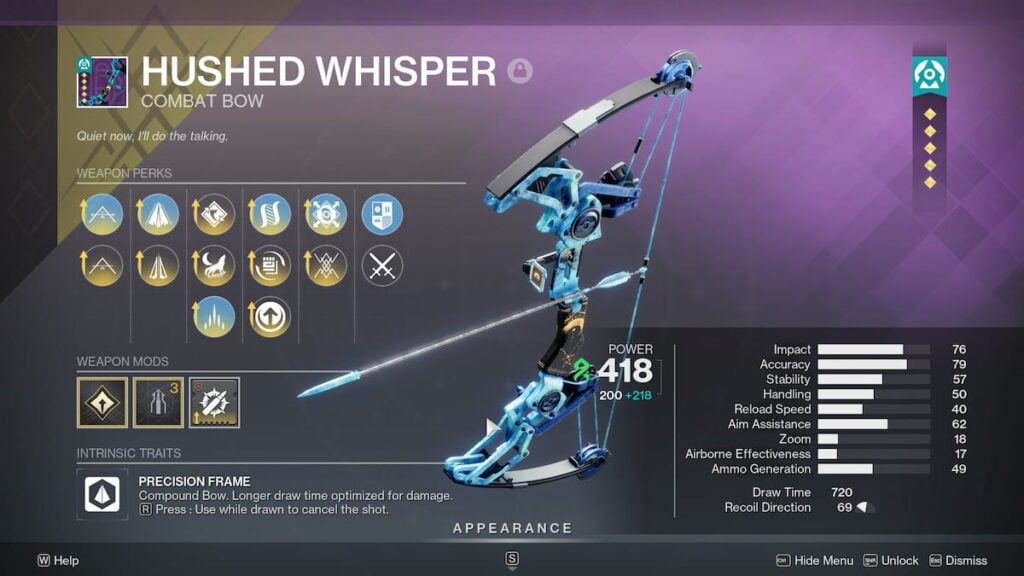This screenshot has width=1024, height=576.
Task: Select the shield emblem perk
Action: click(382, 214)
